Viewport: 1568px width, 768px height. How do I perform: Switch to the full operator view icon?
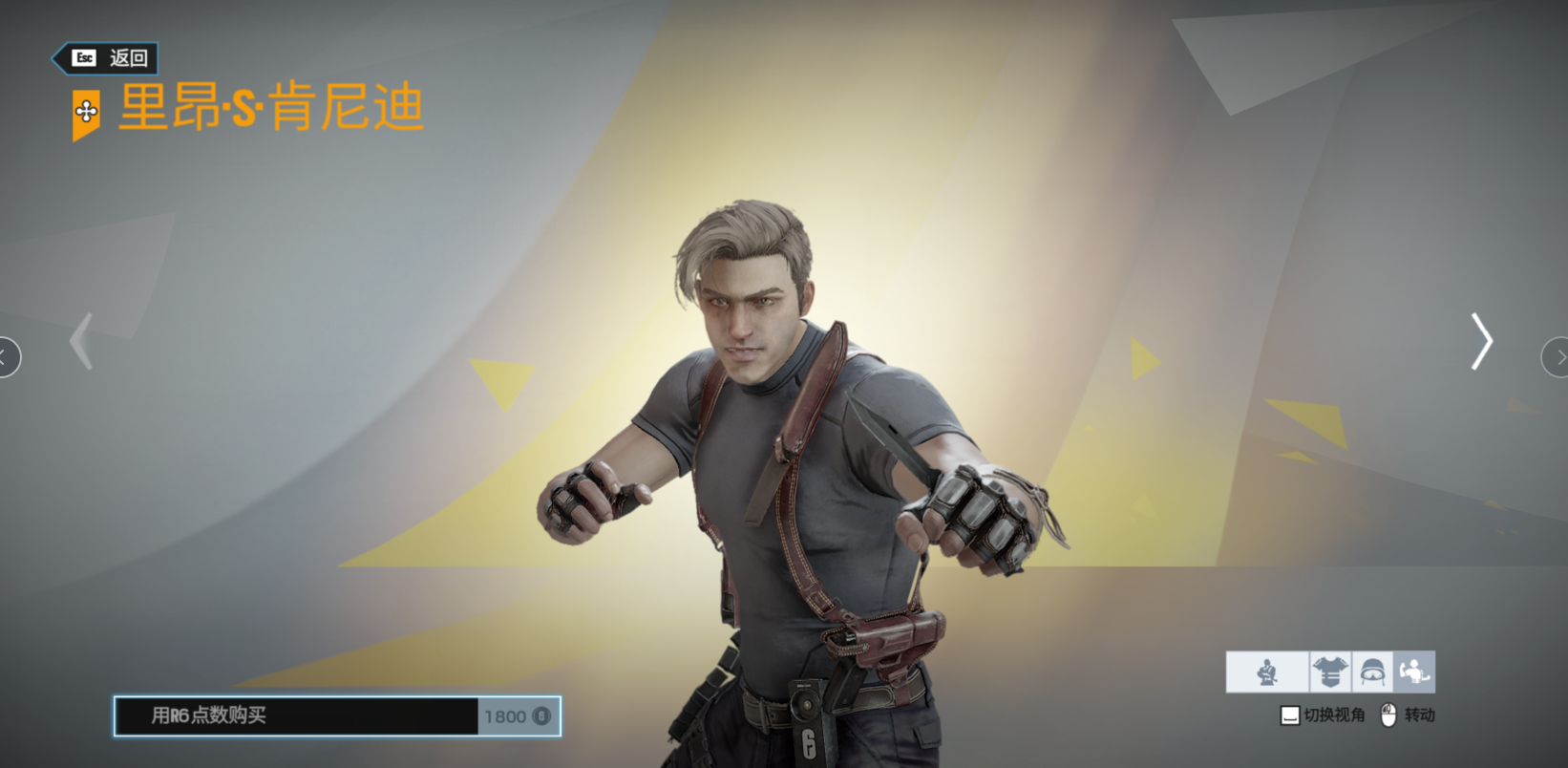point(1267,672)
